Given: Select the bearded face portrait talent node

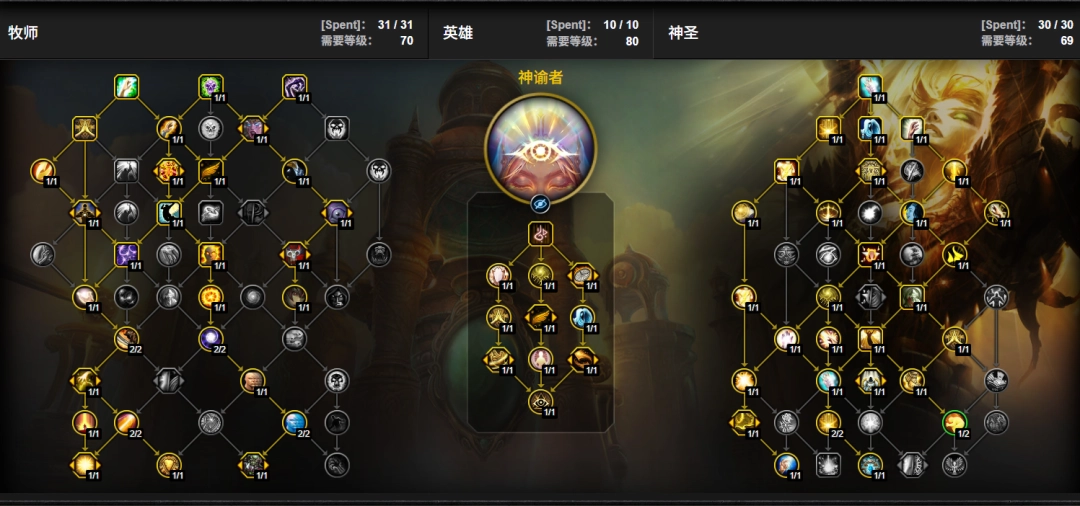Looking at the screenshot, I should [x=252, y=380].
